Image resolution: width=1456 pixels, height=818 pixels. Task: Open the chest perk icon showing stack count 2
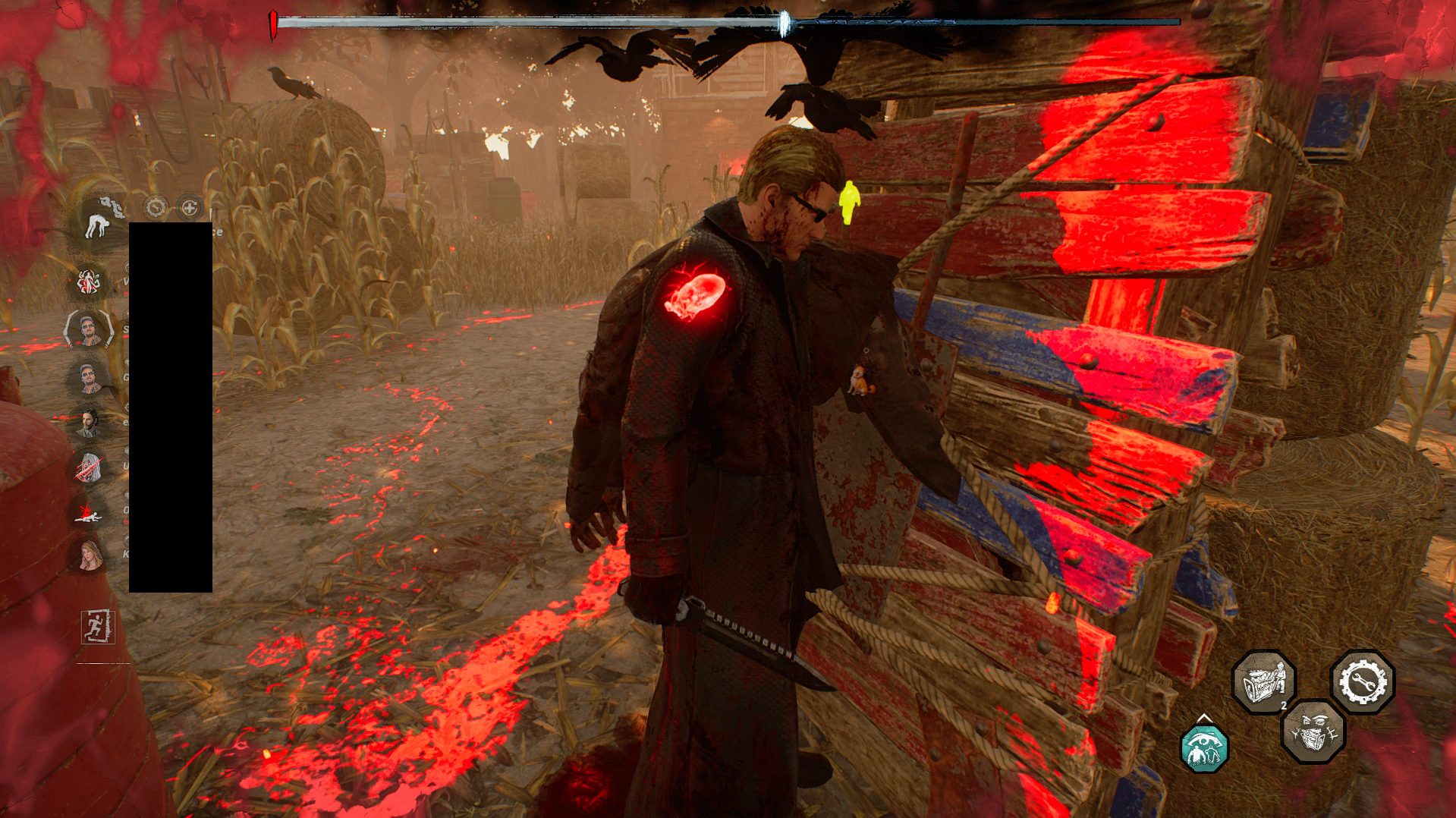[1265, 679]
